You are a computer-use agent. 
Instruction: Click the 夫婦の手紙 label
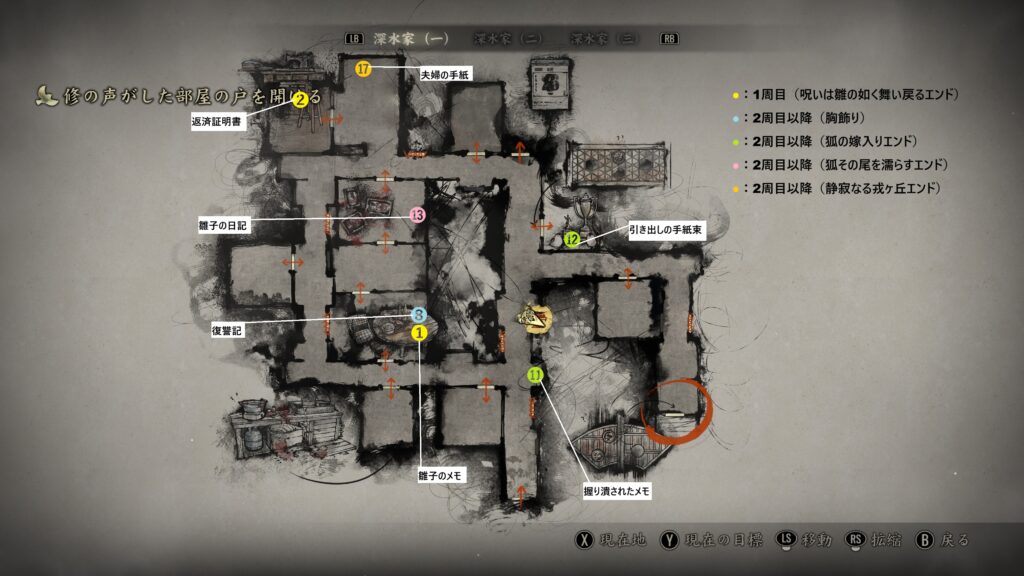pyautogui.click(x=445, y=74)
